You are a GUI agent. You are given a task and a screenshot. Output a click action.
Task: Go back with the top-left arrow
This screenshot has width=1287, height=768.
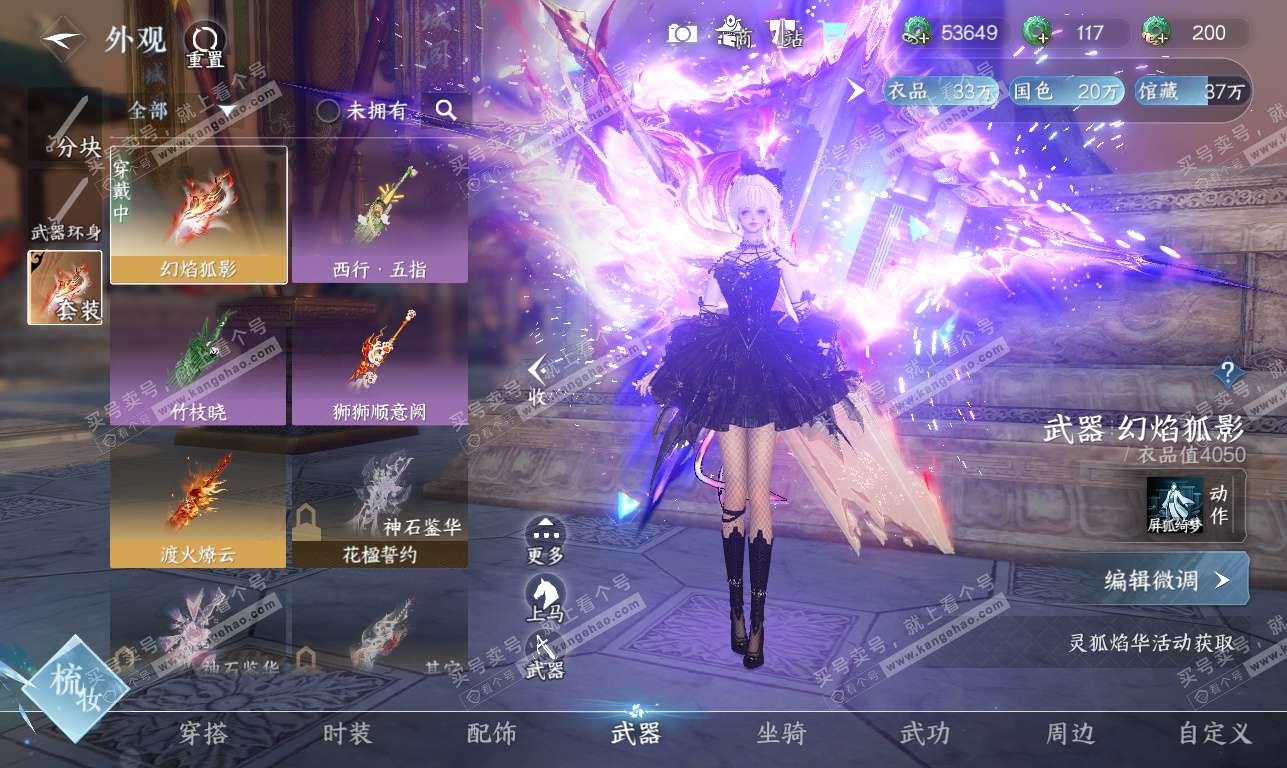pos(60,38)
